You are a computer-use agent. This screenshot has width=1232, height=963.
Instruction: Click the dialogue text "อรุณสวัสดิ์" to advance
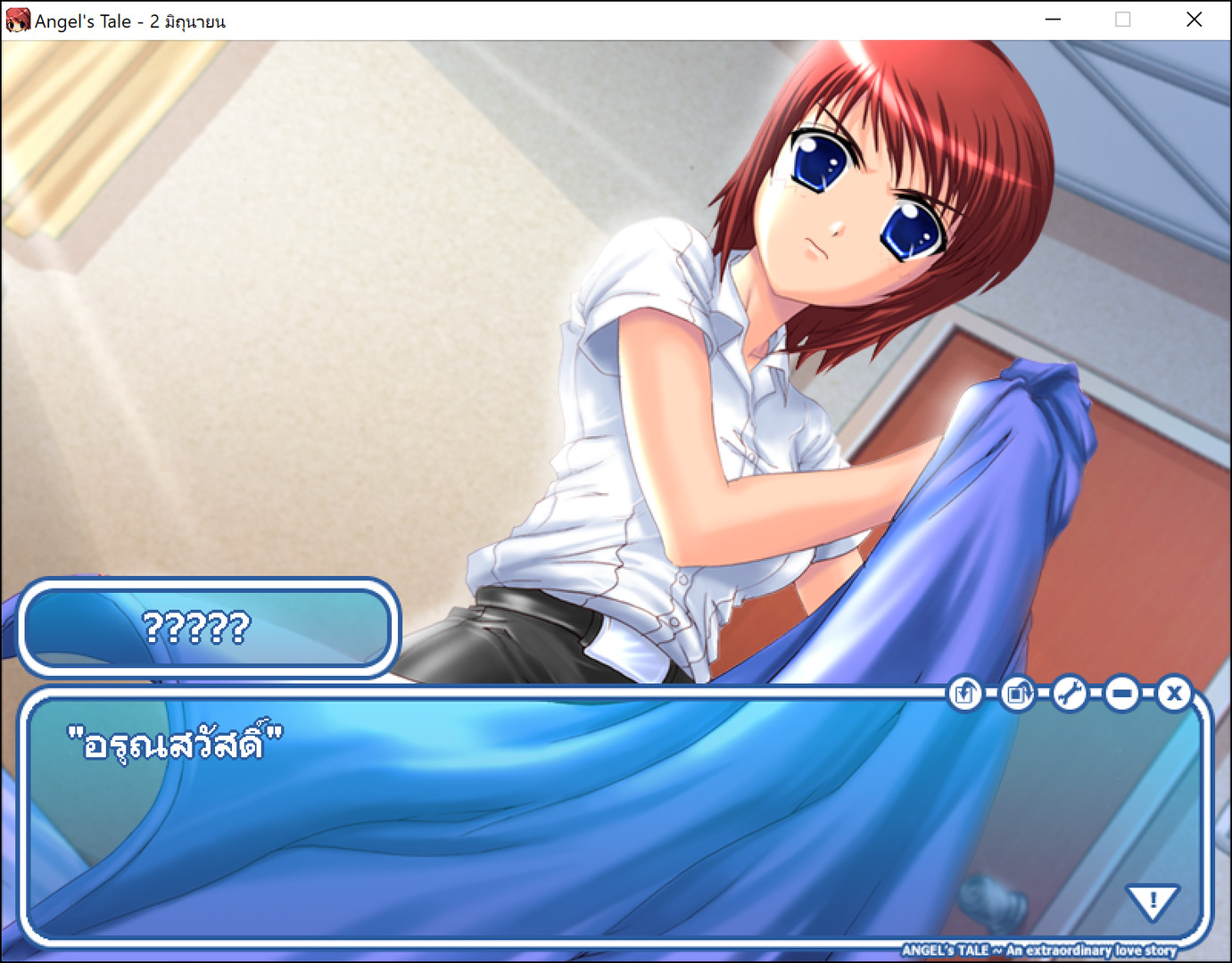coord(174,738)
